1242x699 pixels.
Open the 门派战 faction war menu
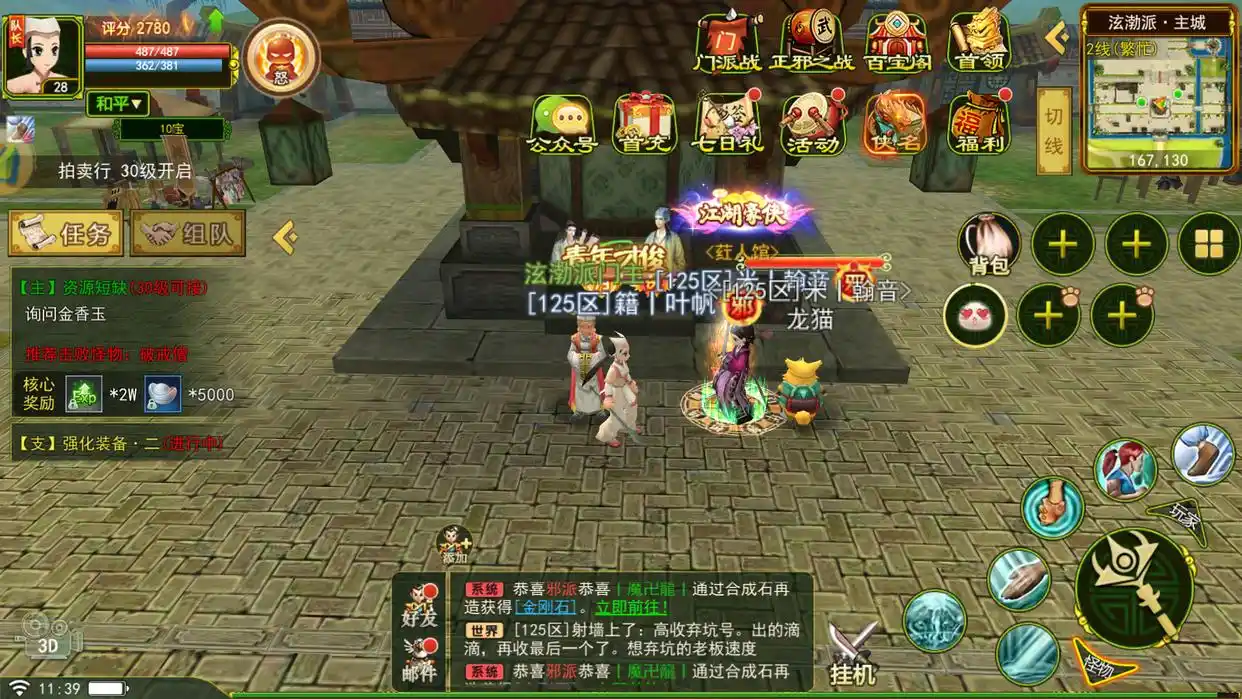point(727,42)
